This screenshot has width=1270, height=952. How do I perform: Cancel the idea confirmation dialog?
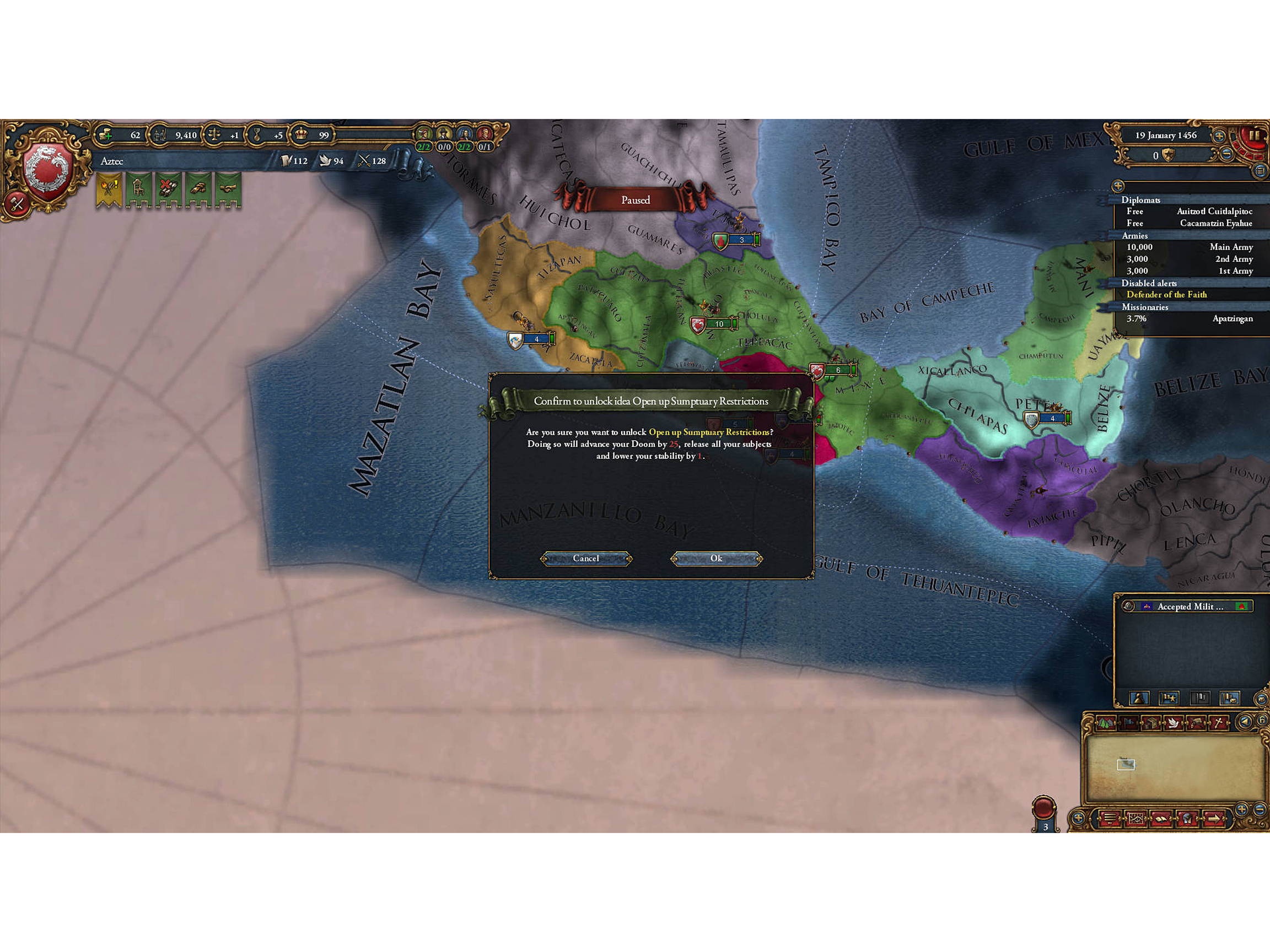pos(586,558)
